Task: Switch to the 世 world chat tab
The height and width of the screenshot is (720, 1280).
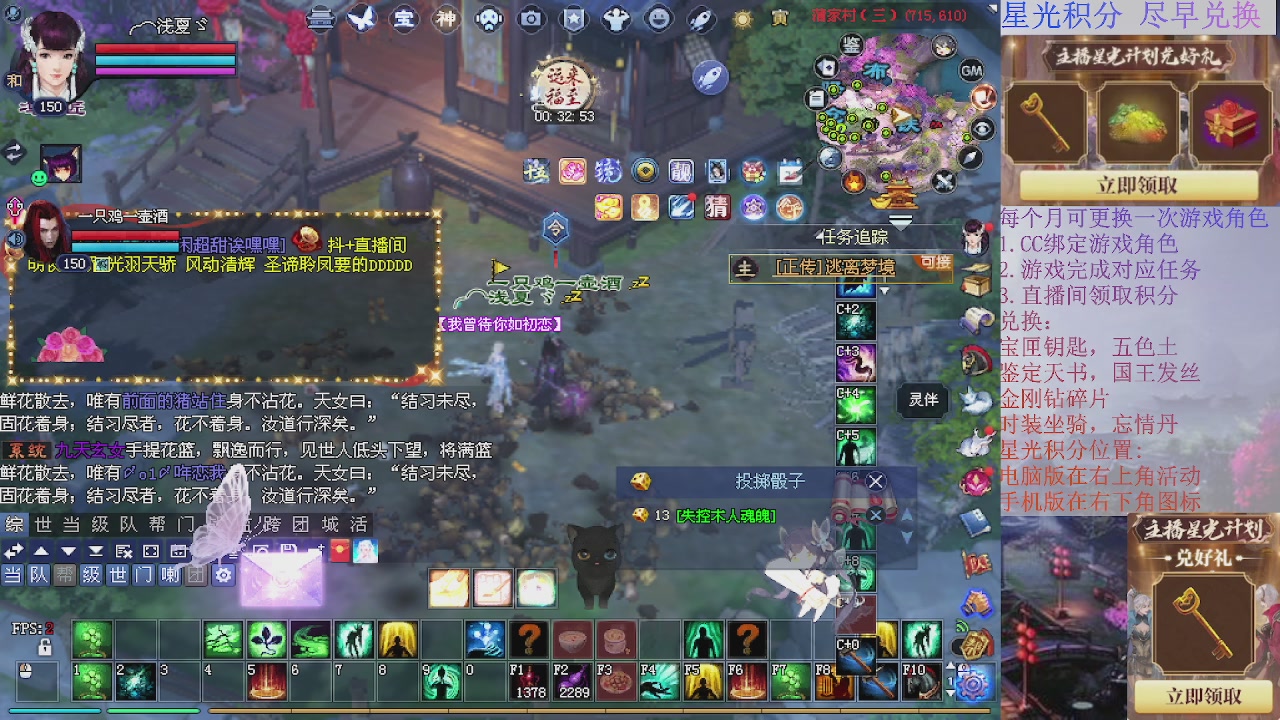Action: click(40, 525)
